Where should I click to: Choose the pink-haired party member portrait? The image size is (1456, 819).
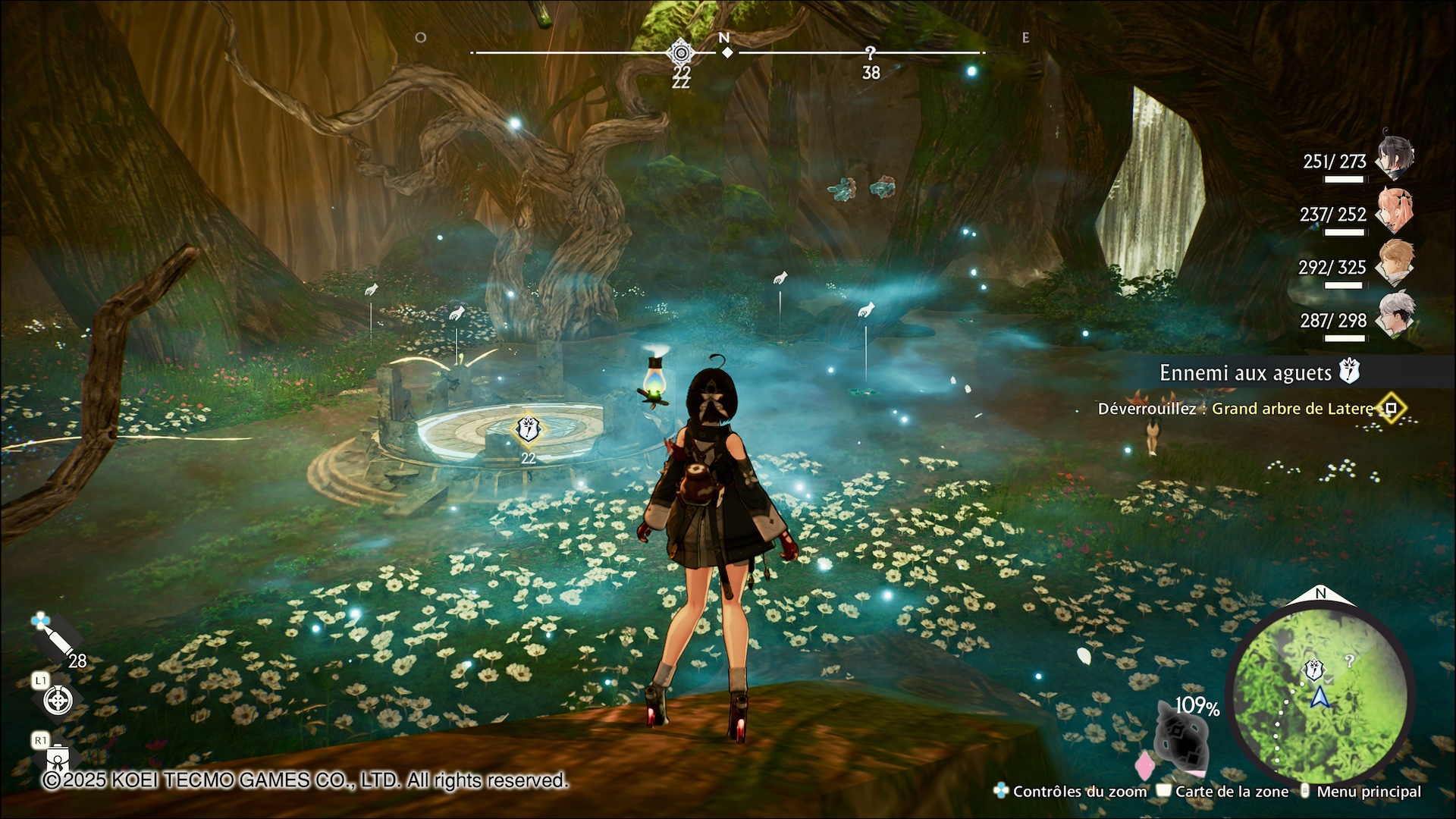(1395, 210)
